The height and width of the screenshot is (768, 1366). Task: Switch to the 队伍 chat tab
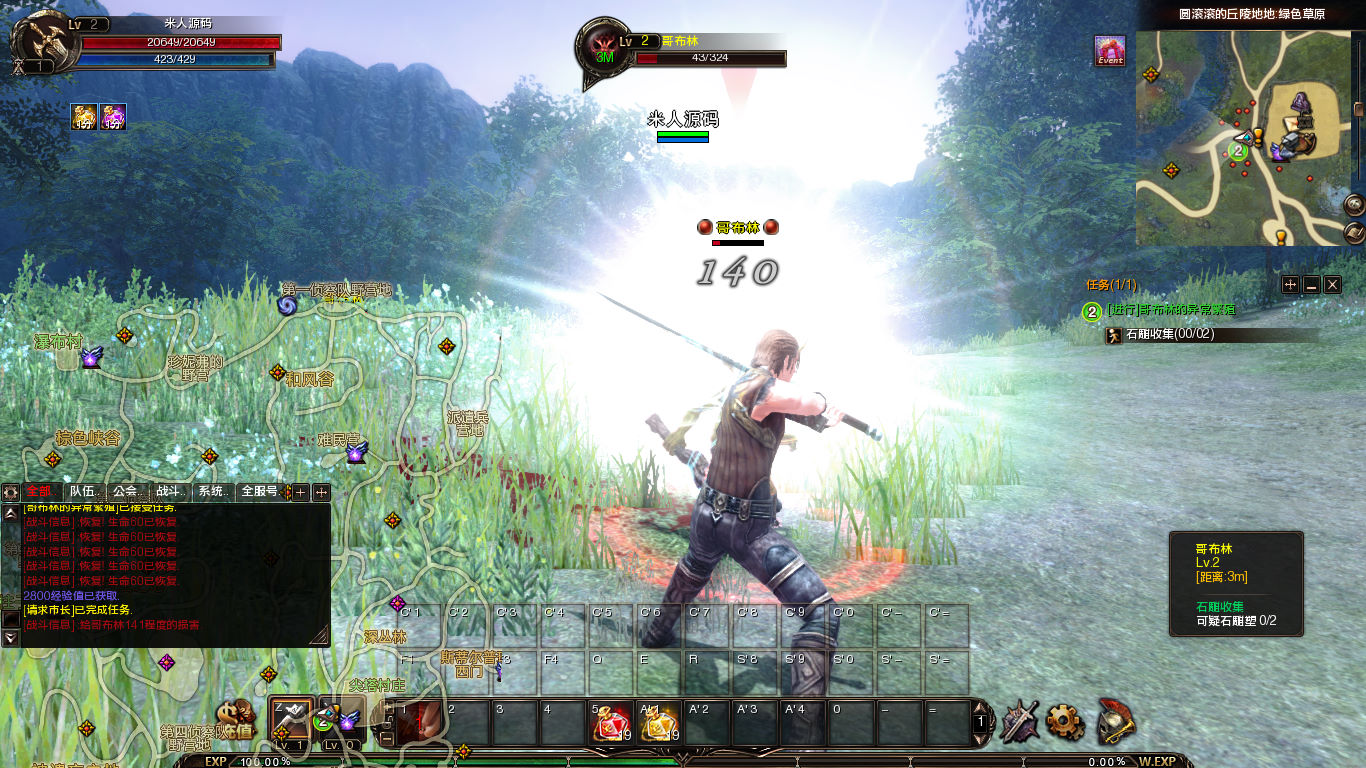pos(82,492)
